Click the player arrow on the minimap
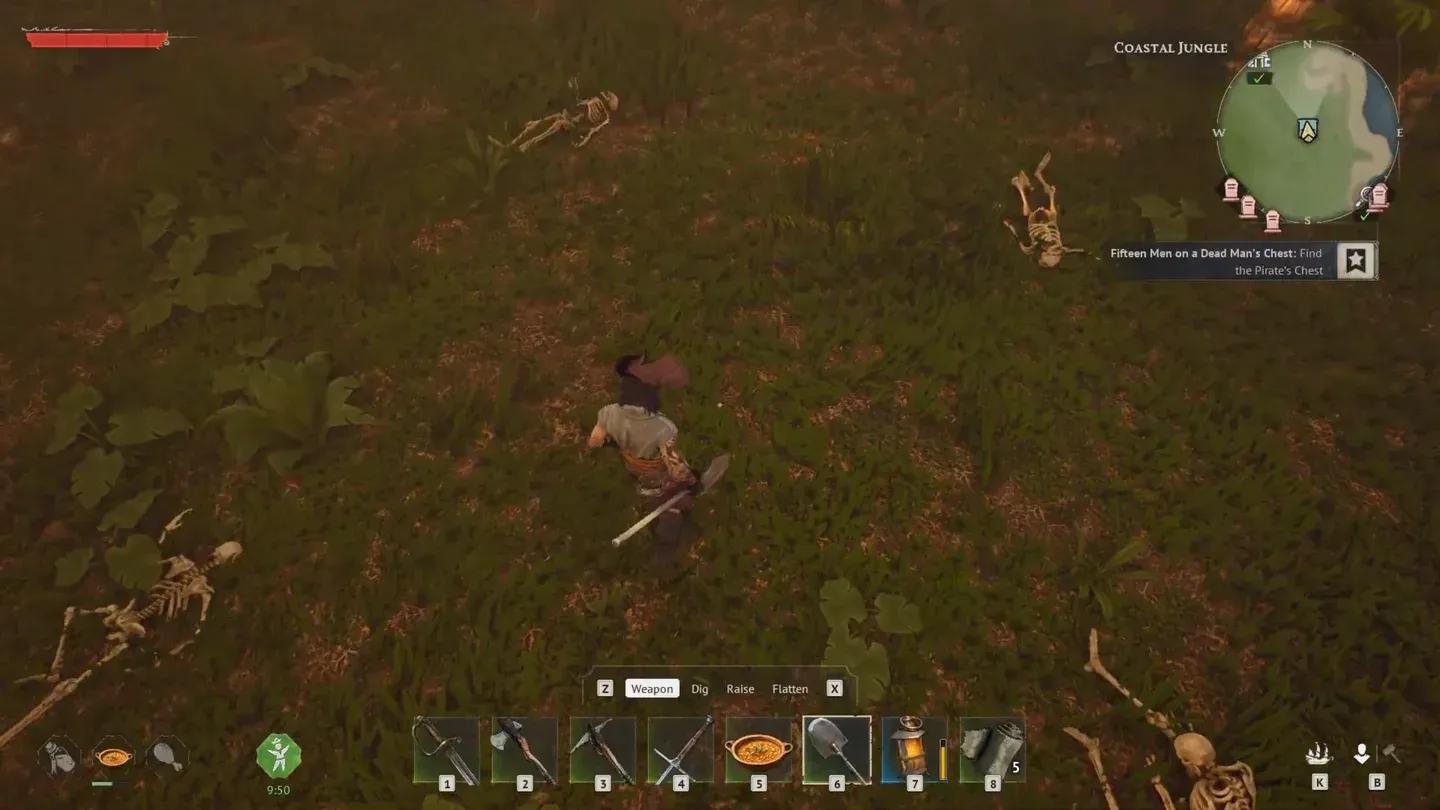 [x=1310, y=130]
